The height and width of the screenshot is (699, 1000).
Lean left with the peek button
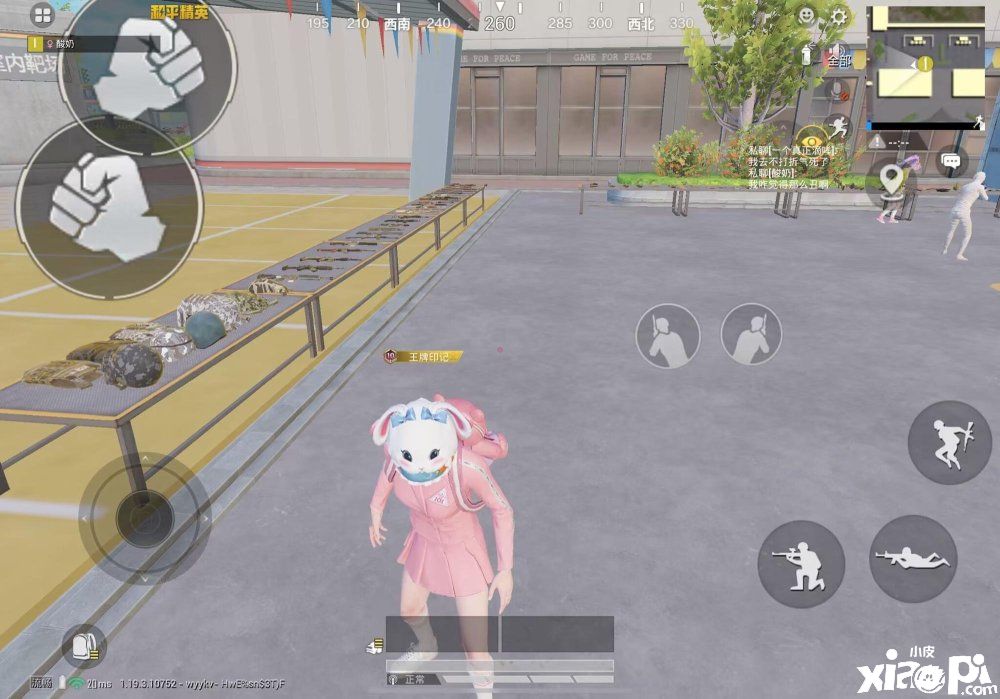click(x=668, y=336)
